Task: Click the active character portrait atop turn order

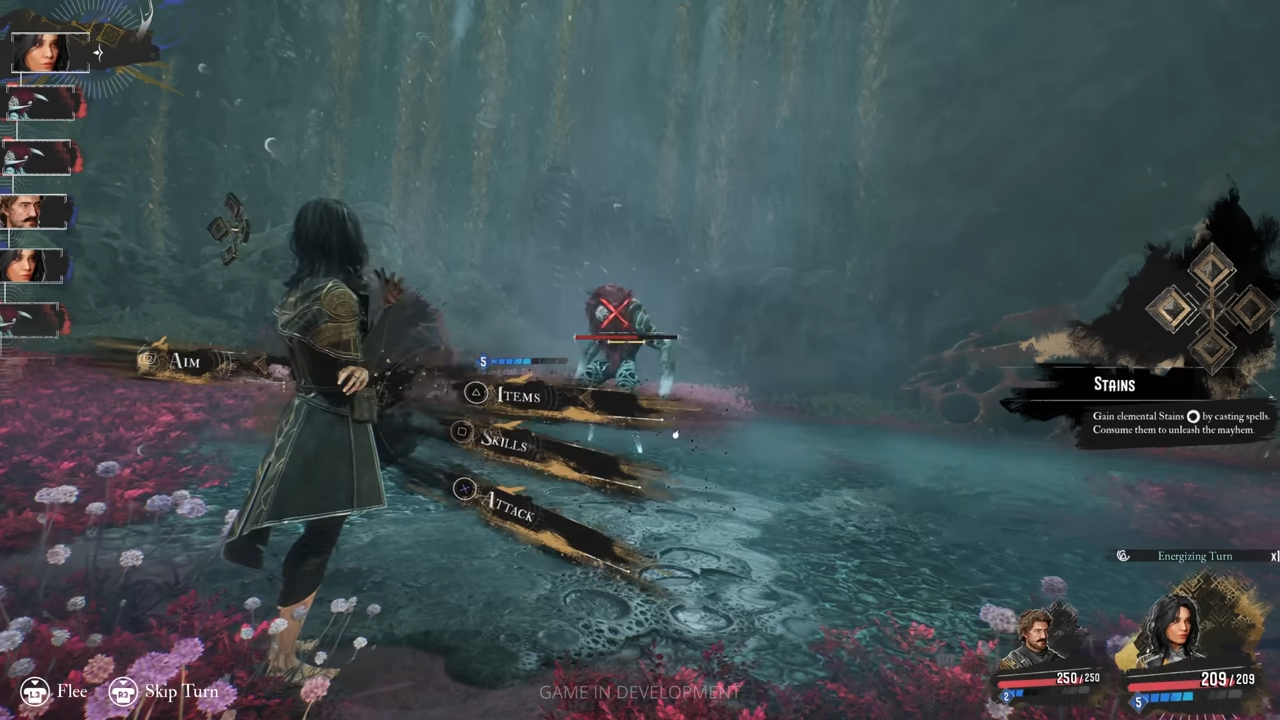Action: click(x=50, y=52)
